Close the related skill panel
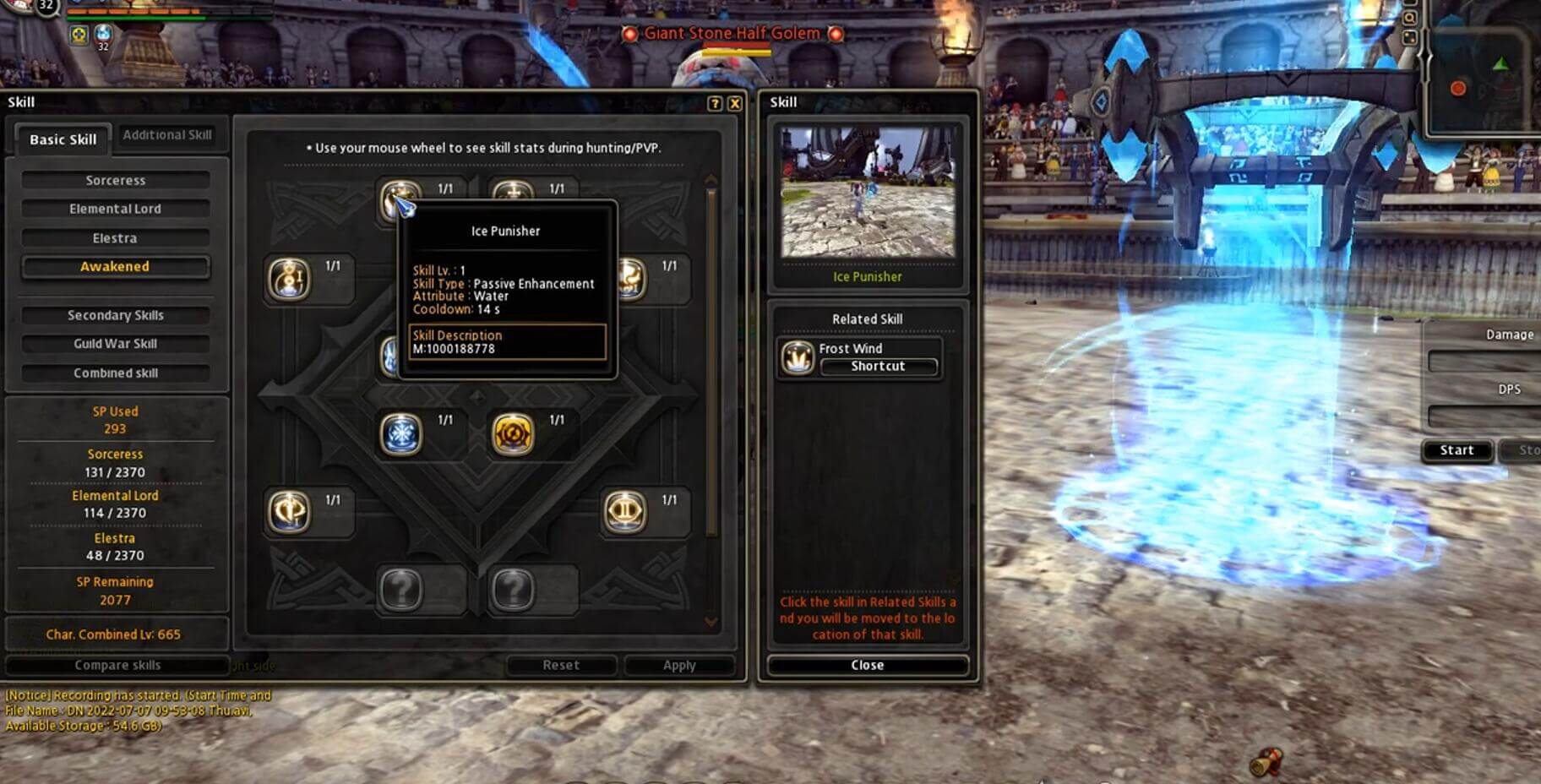This screenshot has height=784, width=1541. click(868, 666)
